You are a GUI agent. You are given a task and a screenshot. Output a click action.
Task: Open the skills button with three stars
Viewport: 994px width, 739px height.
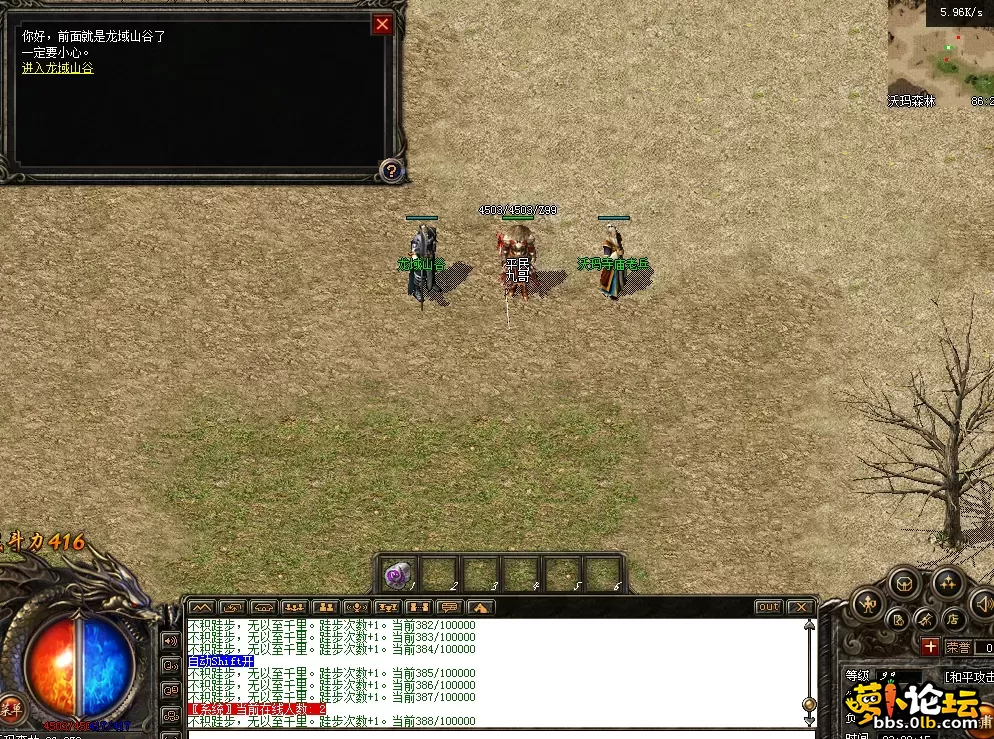coord(946,583)
